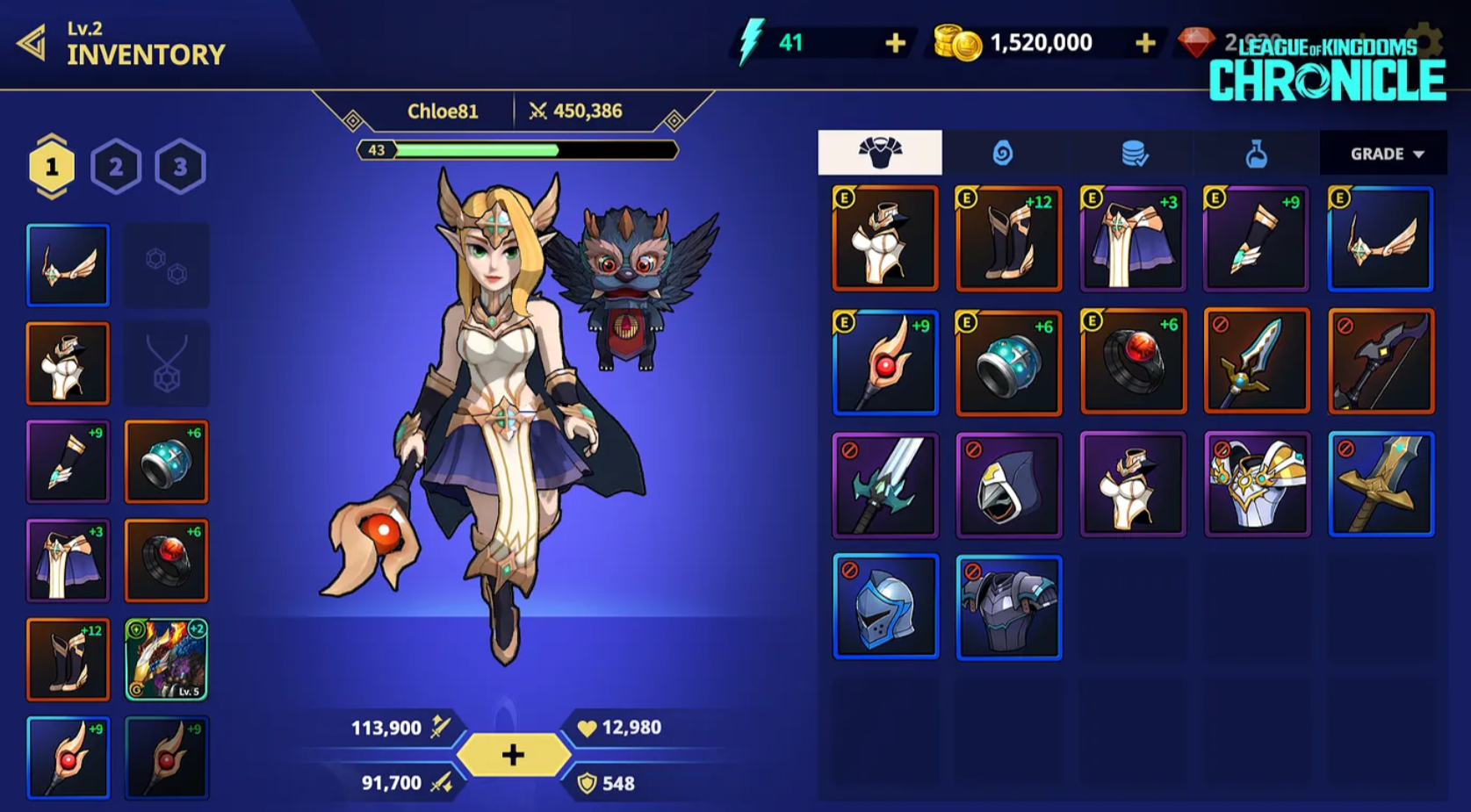Switch to the blue swirl rune tab
This screenshot has height=812, width=1471.
click(x=1003, y=154)
